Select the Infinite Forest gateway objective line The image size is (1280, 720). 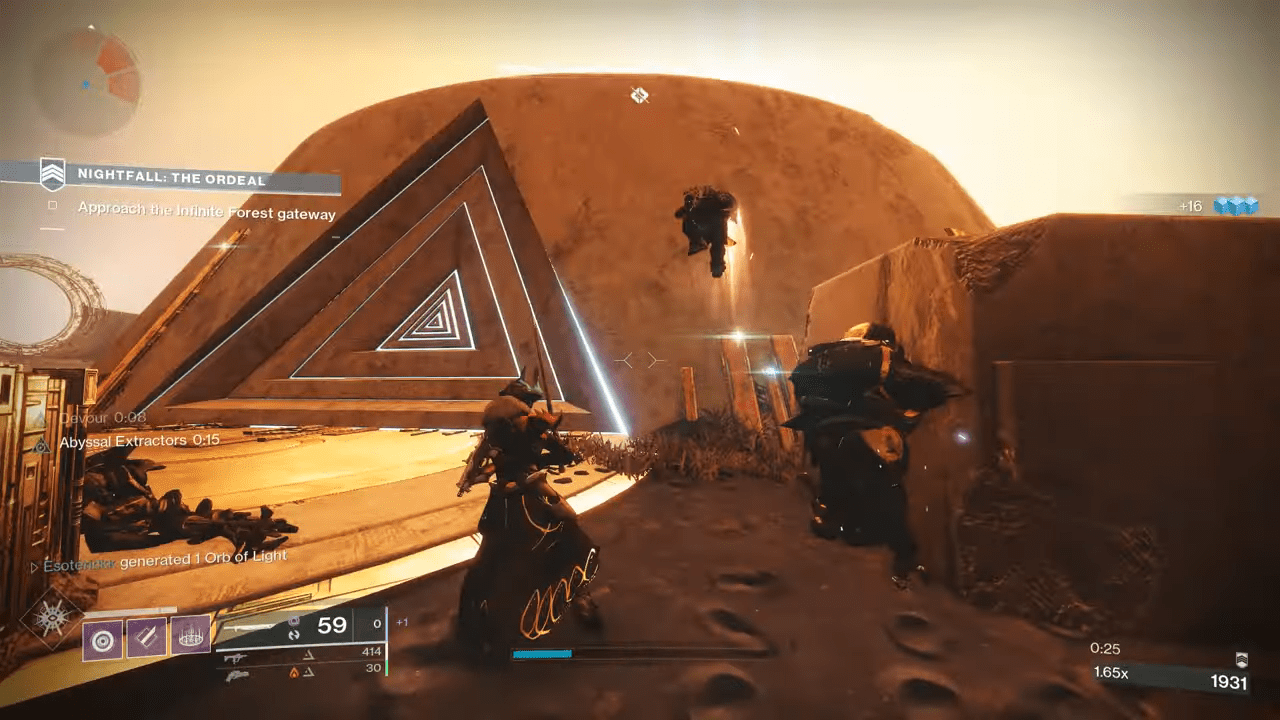pyautogui.click(x=206, y=212)
